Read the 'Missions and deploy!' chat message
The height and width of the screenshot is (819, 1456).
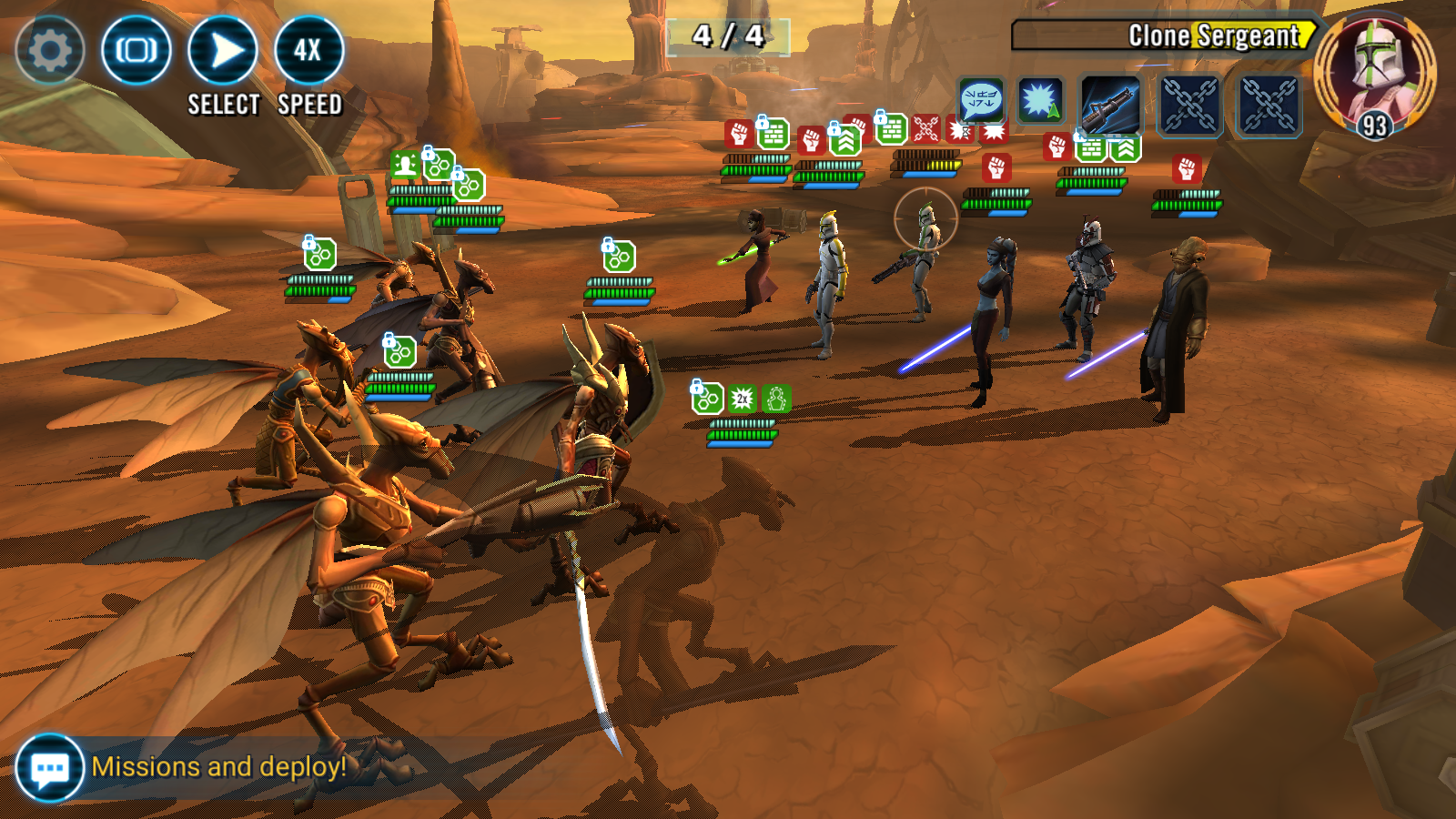(219, 767)
